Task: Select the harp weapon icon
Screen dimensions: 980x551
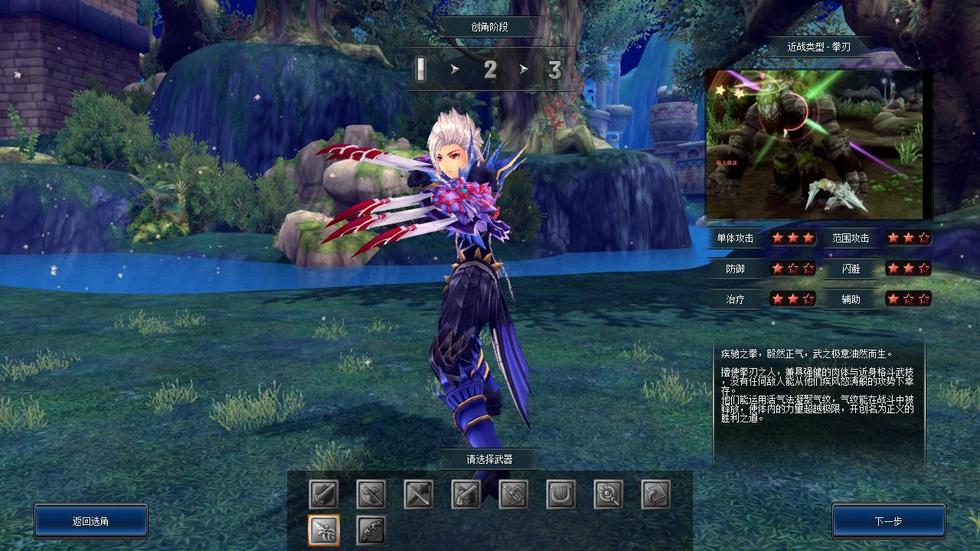Action: pyautogui.click(x=560, y=494)
